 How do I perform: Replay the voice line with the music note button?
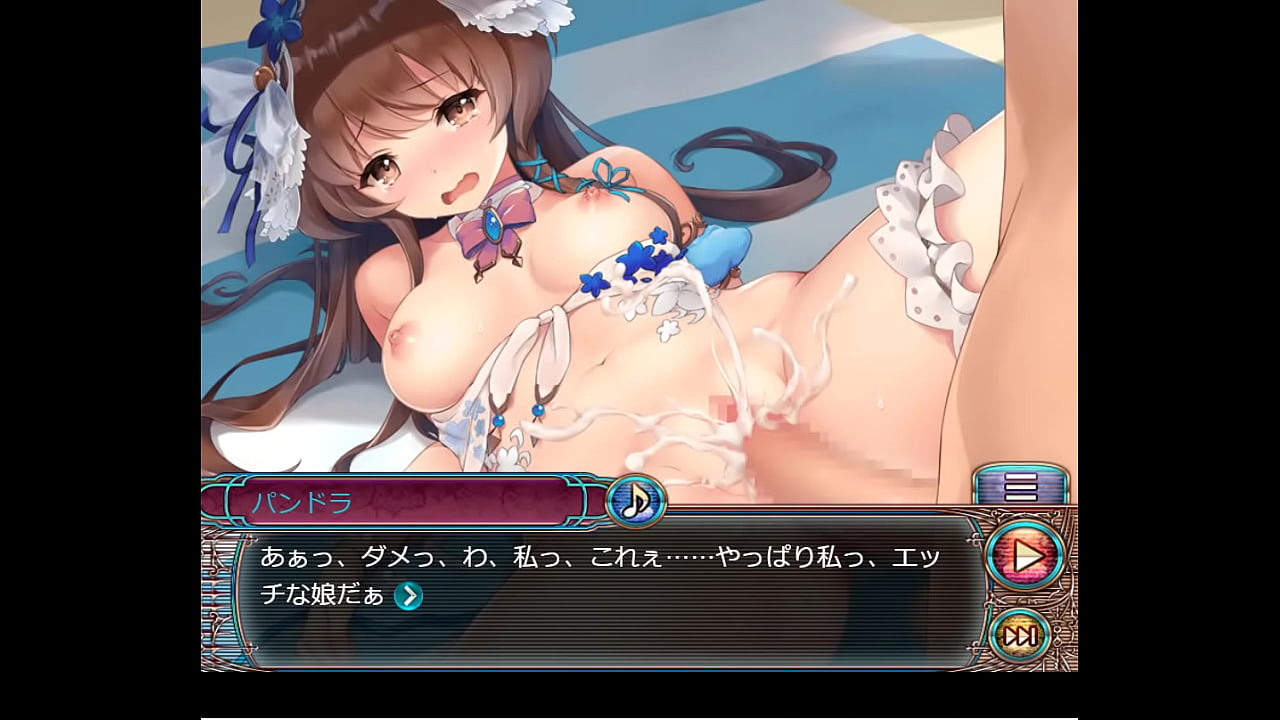635,500
